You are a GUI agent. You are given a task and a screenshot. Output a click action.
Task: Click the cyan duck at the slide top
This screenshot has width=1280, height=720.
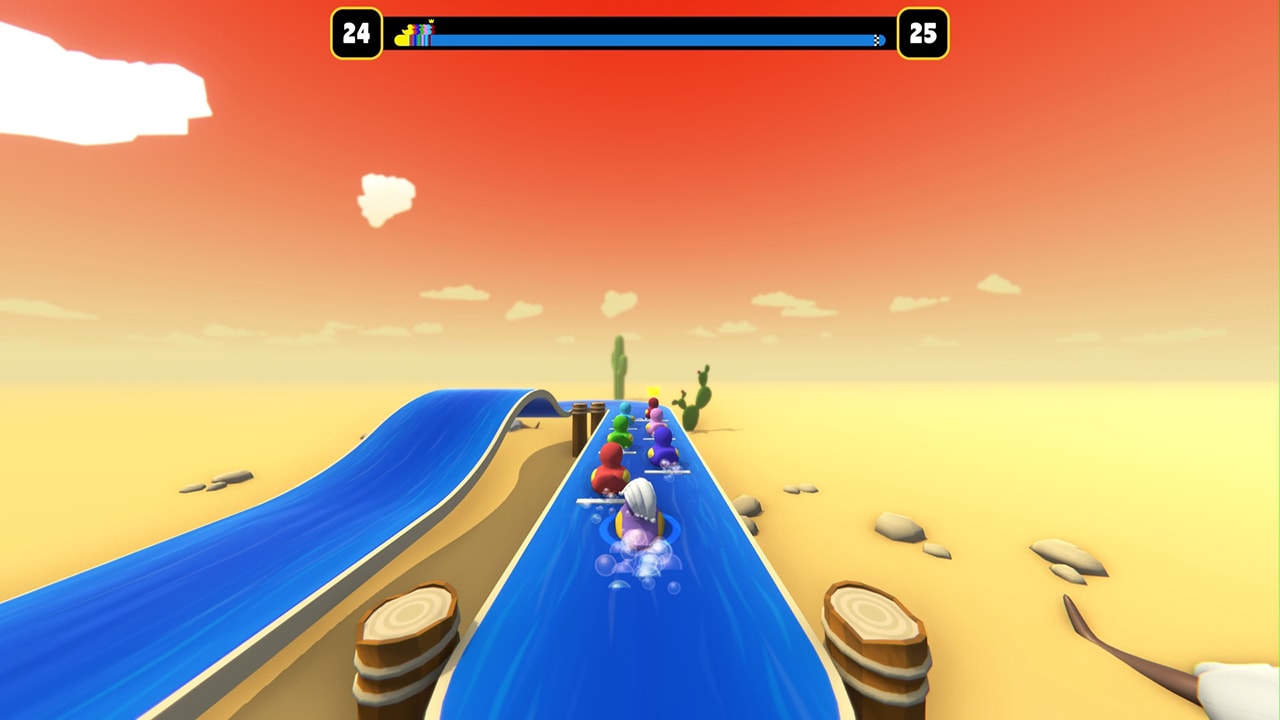coord(624,408)
